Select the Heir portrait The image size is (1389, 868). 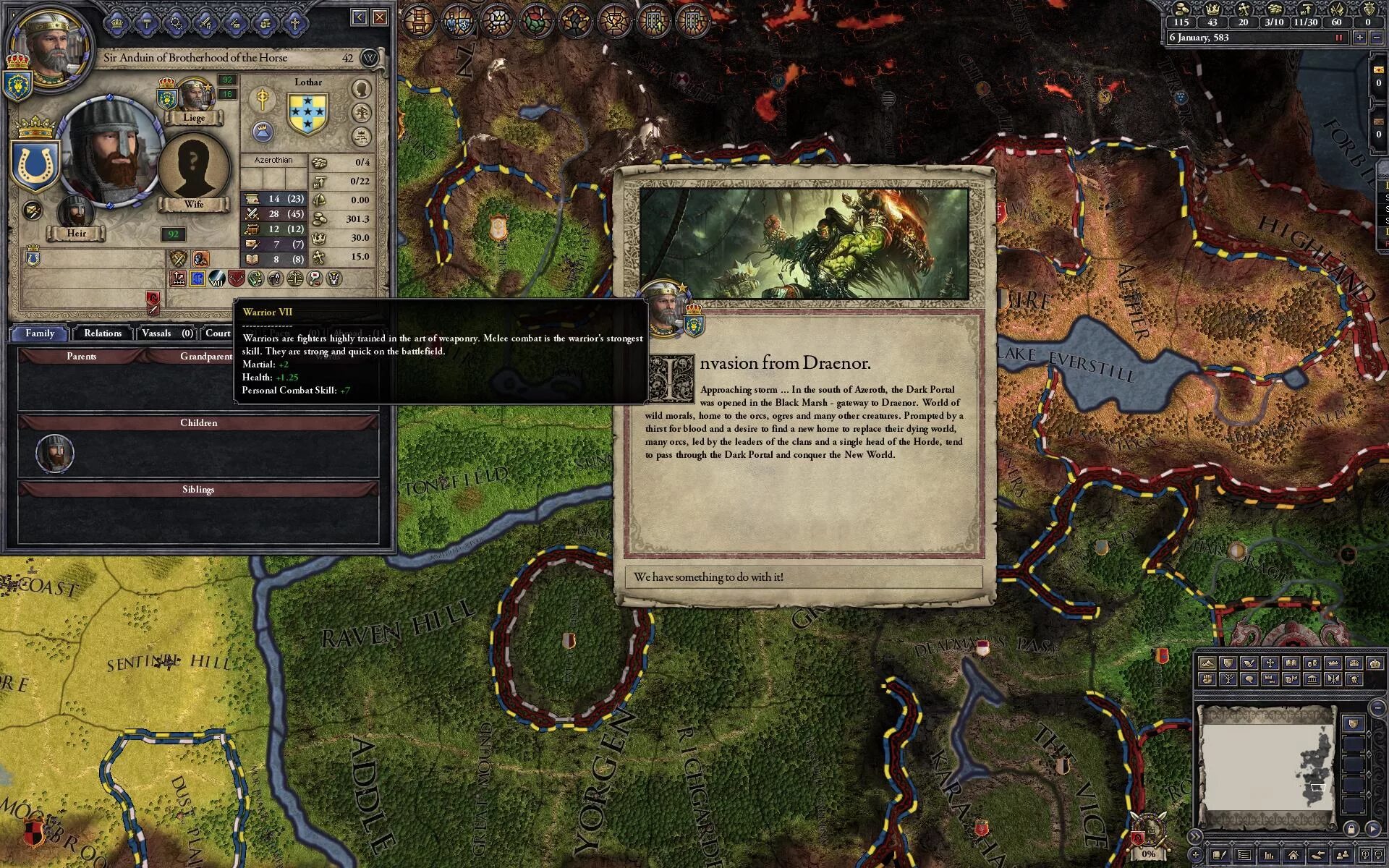(x=75, y=212)
